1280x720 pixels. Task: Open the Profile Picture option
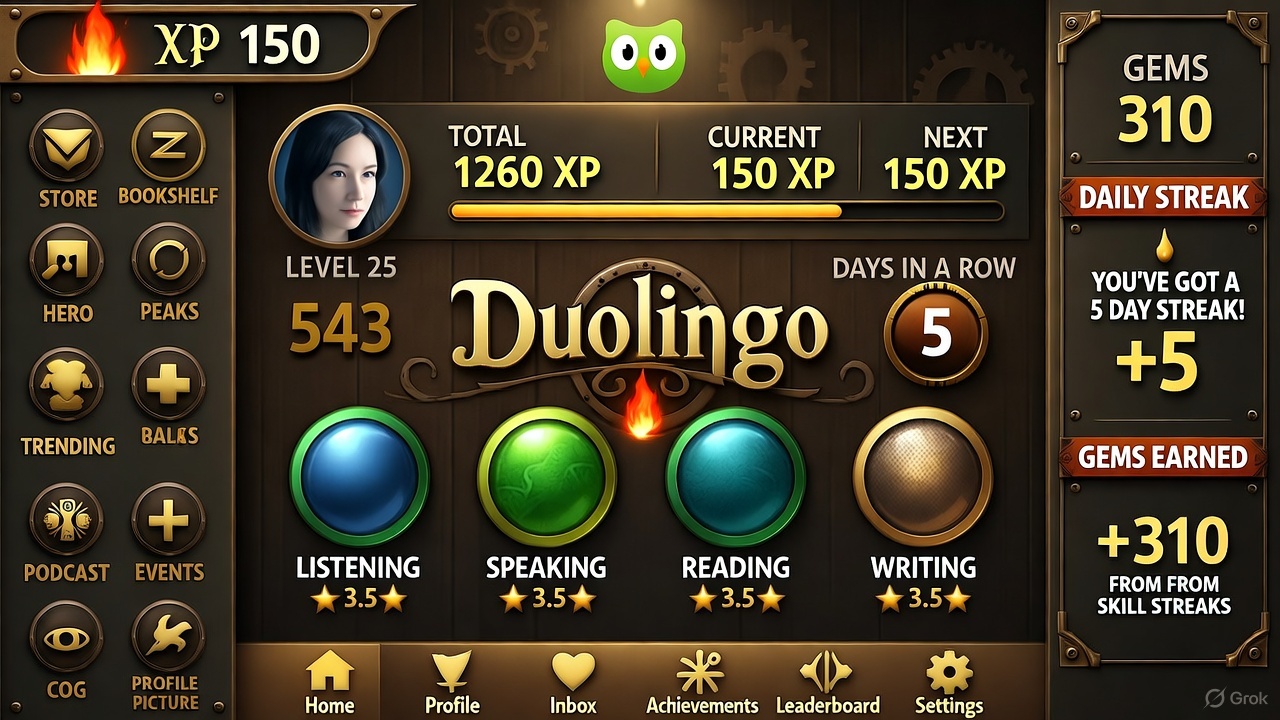pos(168,637)
